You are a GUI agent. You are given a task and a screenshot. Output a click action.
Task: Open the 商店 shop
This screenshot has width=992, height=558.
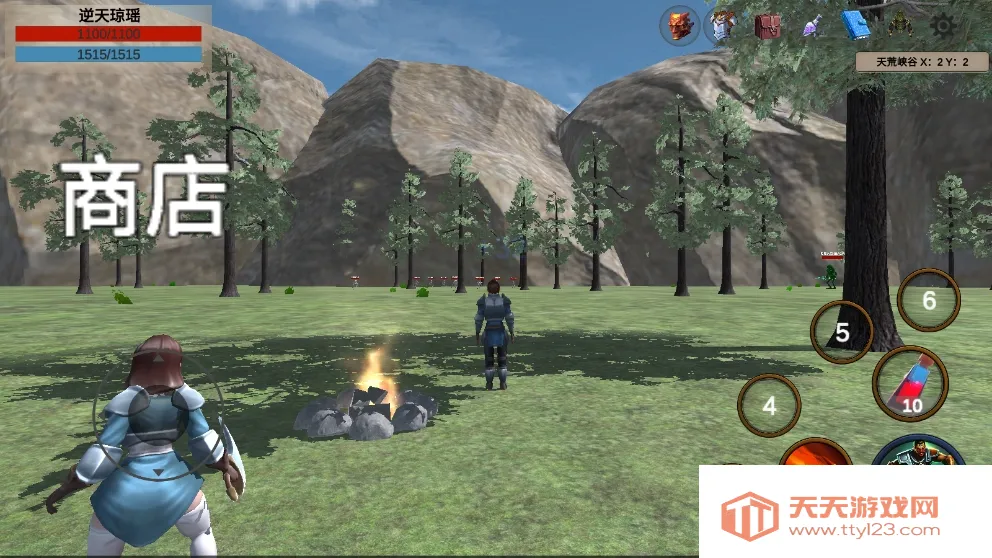(144, 197)
